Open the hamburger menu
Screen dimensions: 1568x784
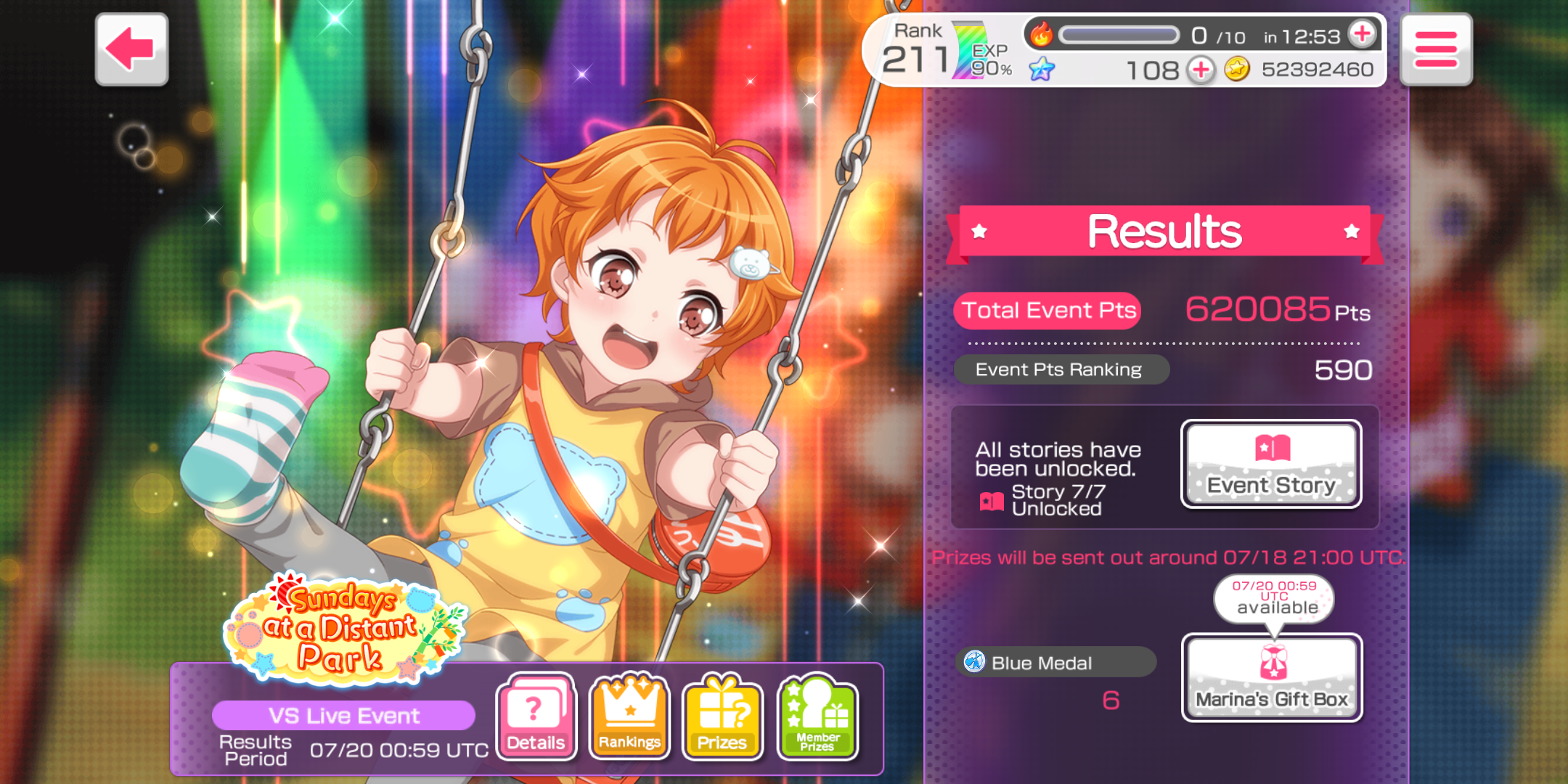[1435, 49]
